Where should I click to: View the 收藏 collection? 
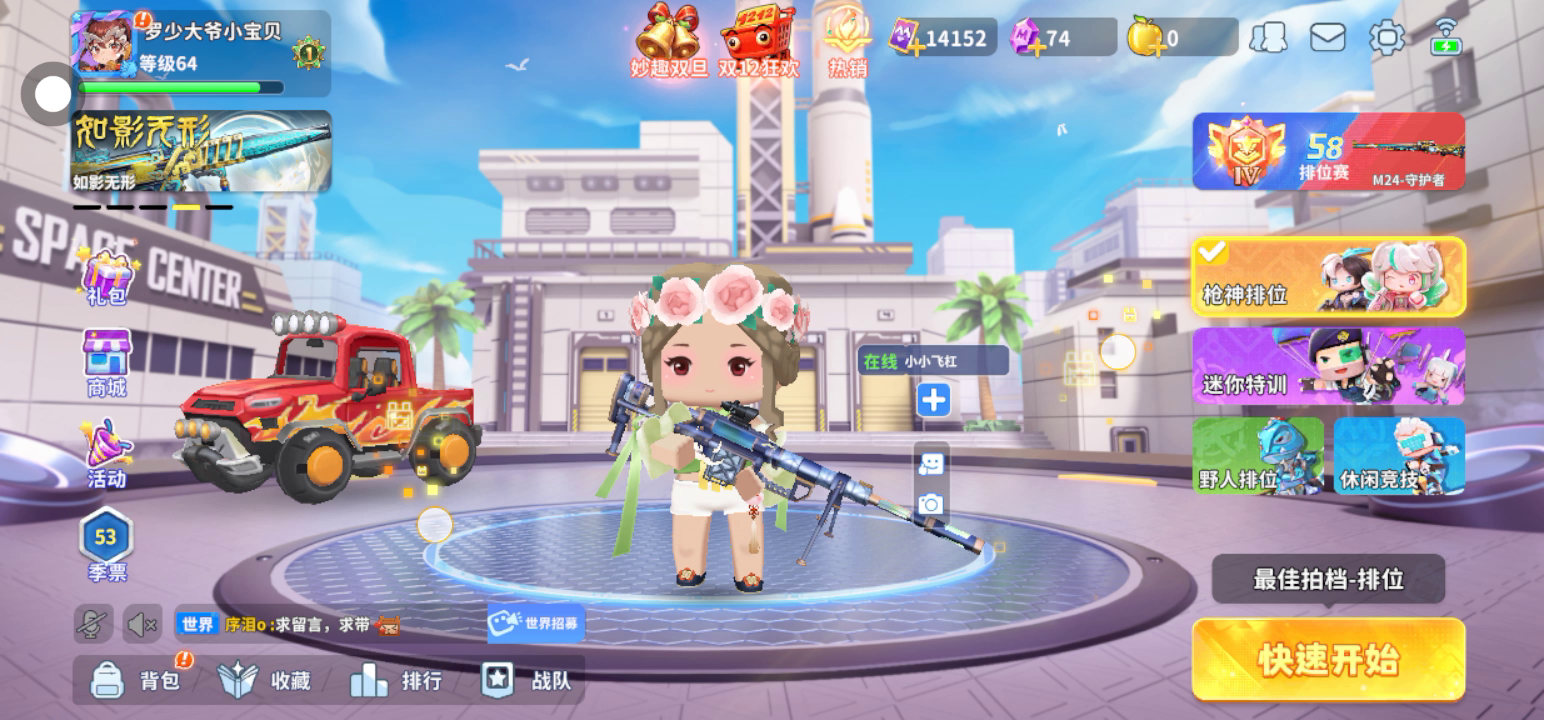[265, 681]
